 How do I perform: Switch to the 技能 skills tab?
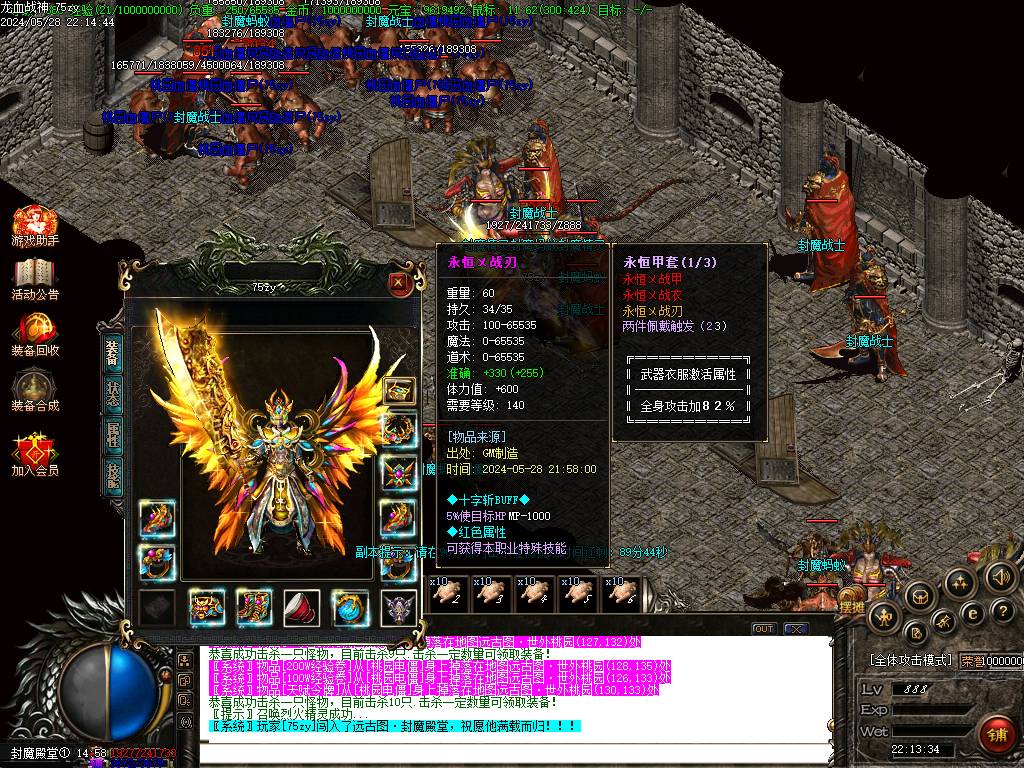click(113, 477)
